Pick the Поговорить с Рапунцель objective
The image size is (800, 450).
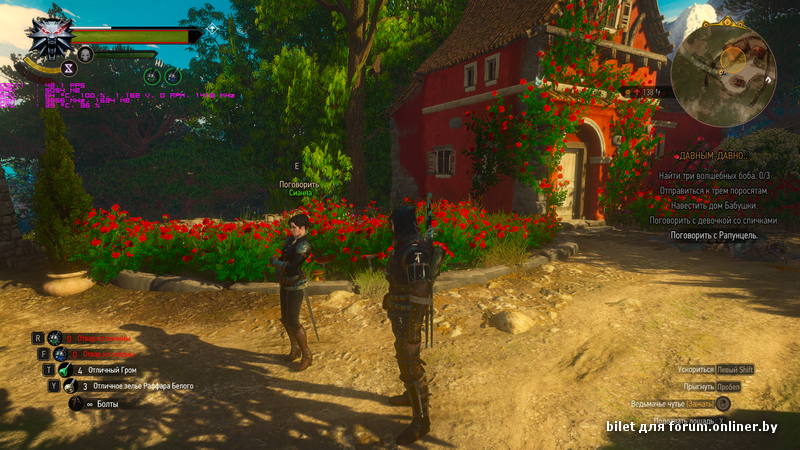pyautogui.click(x=713, y=235)
